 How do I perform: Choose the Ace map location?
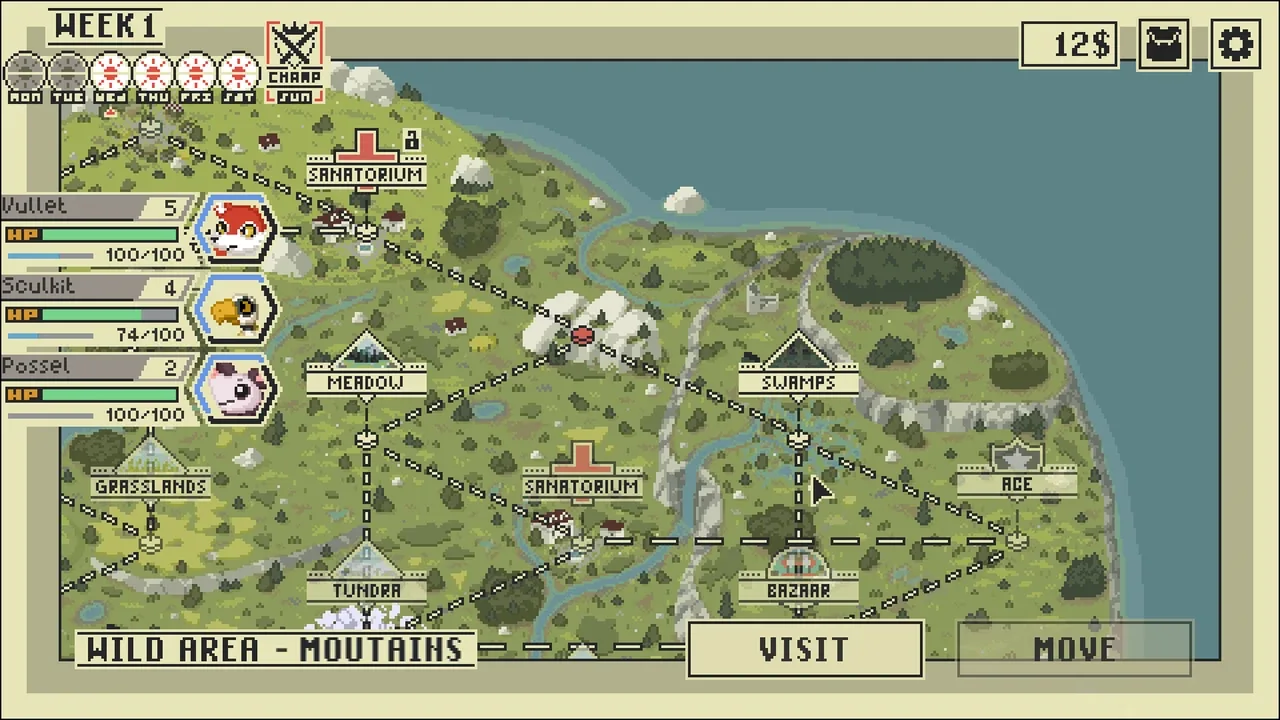point(1016,472)
